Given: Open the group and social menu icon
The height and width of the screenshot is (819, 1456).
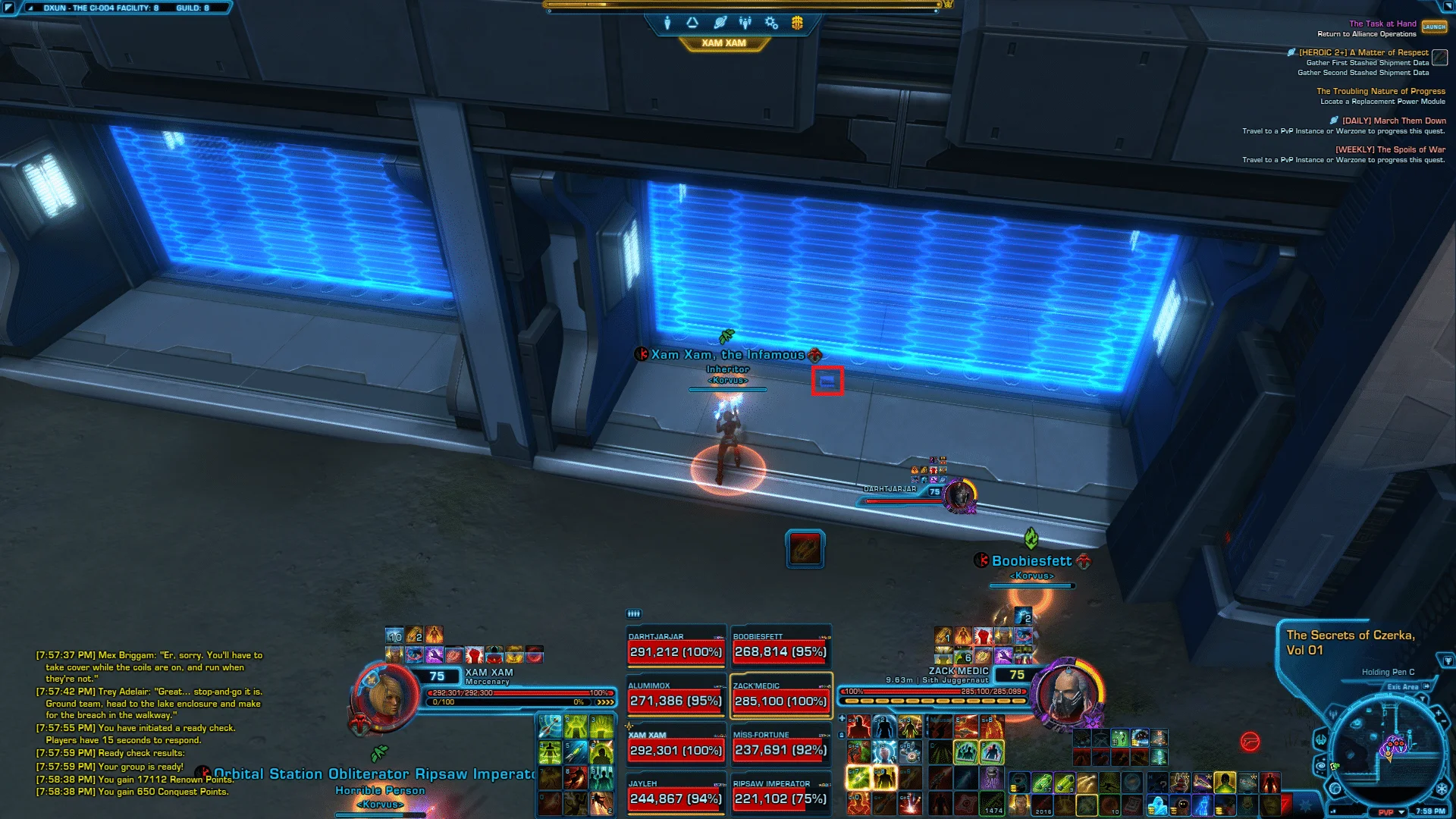Looking at the screenshot, I should pos(745,23).
